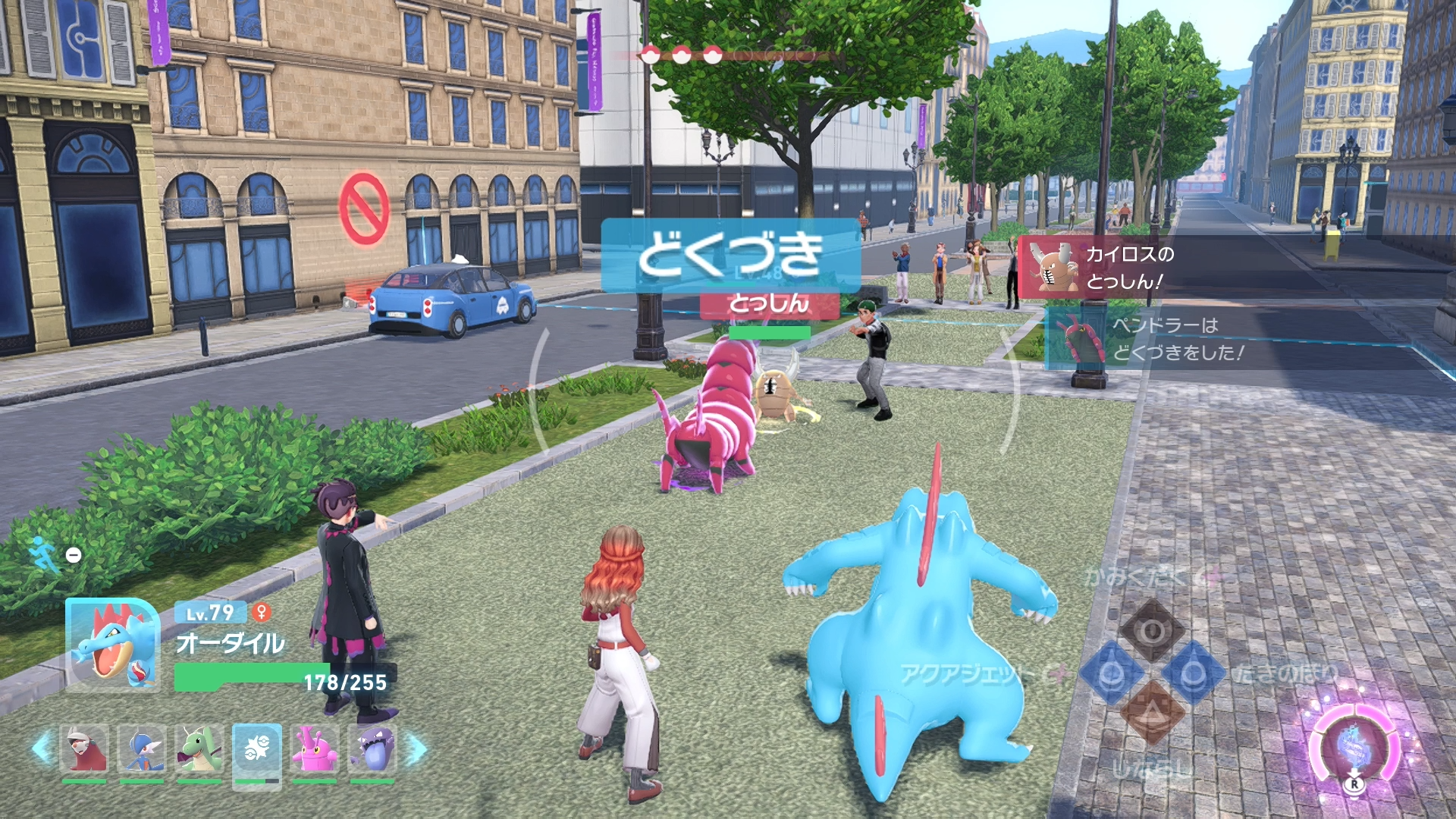The width and height of the screenshot is (1456, 819).
Task: Pick the purple Gengar party slot
Action: coord(372,749)
